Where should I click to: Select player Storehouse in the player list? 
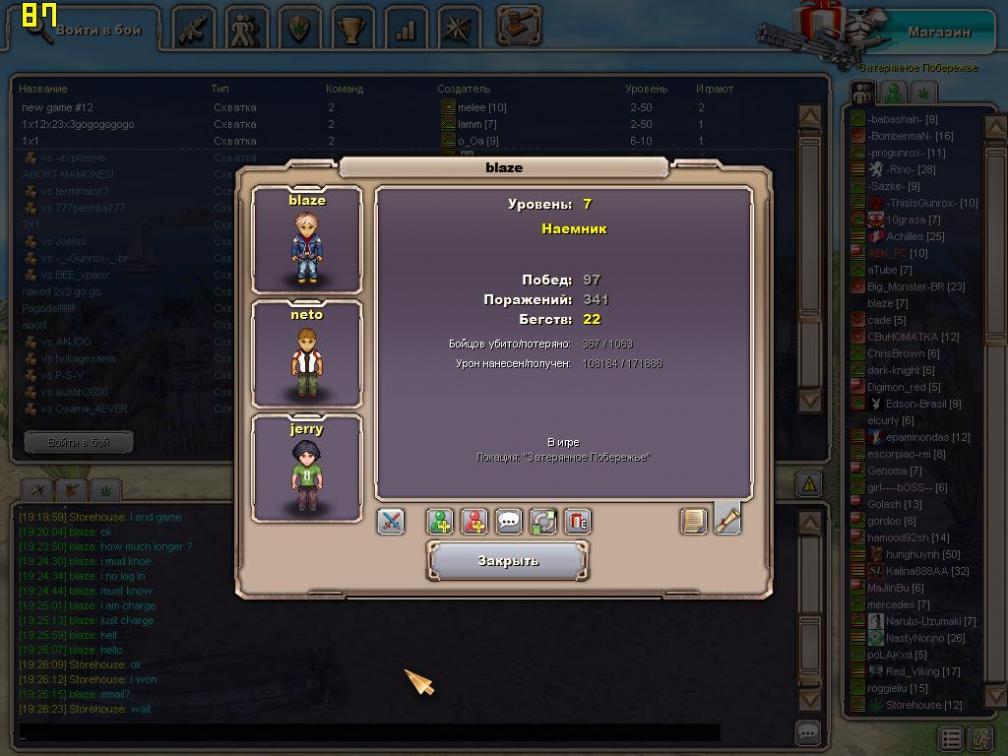click(x=913, y=705)
